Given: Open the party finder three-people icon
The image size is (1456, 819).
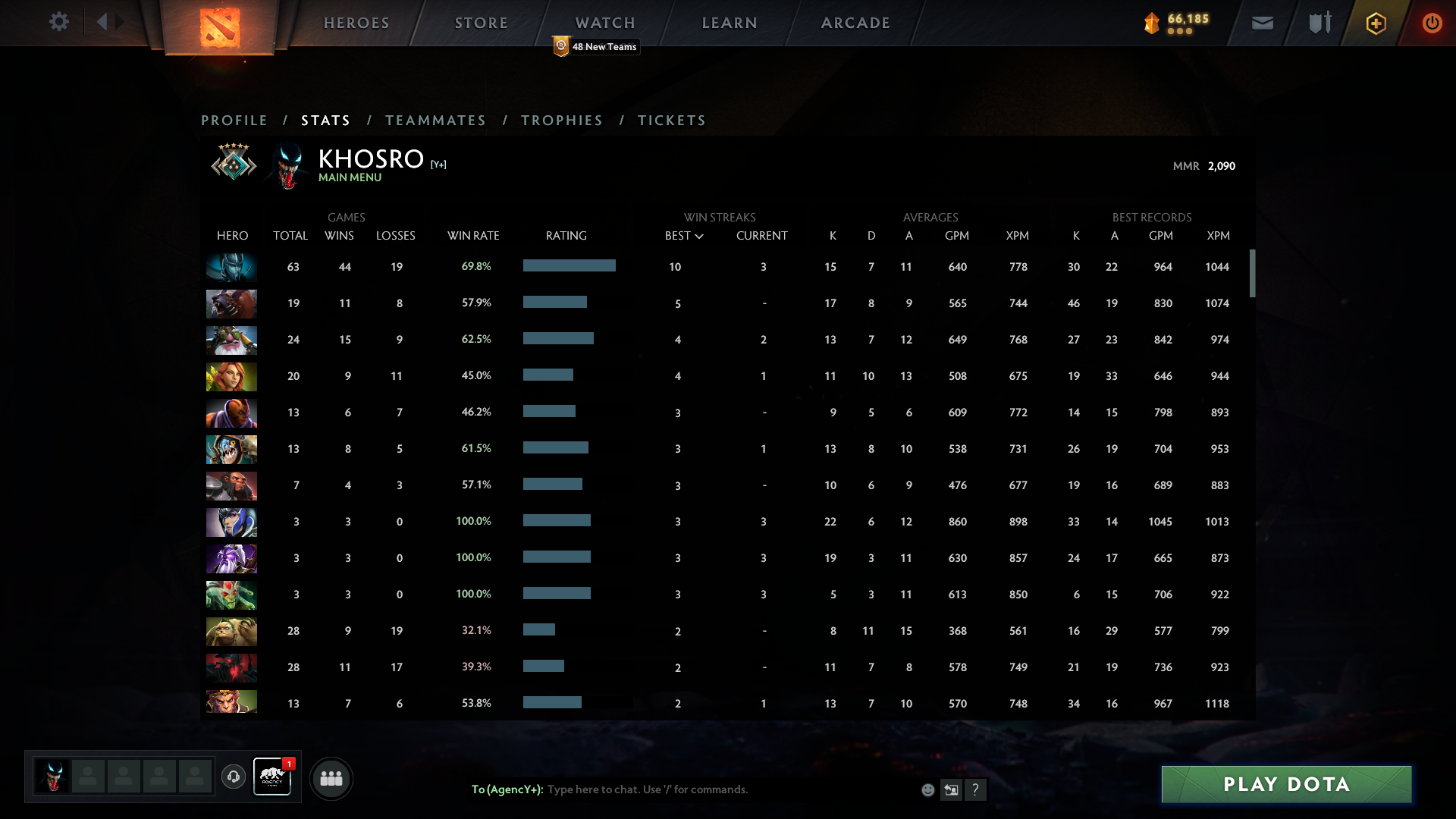Looking at the screenshot, I should click(331, 778).
